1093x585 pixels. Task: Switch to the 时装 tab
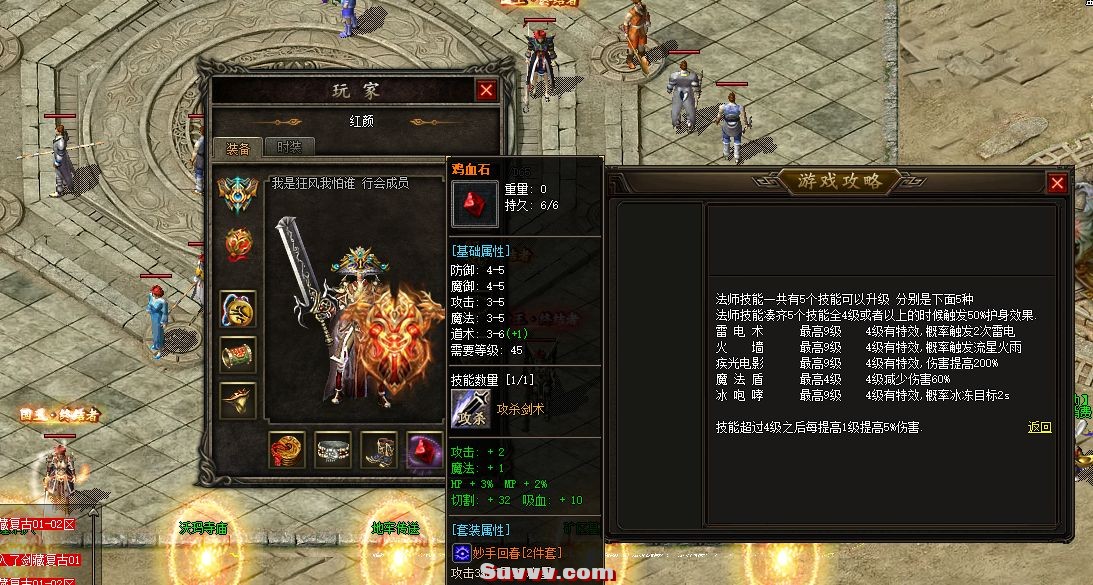290,147
